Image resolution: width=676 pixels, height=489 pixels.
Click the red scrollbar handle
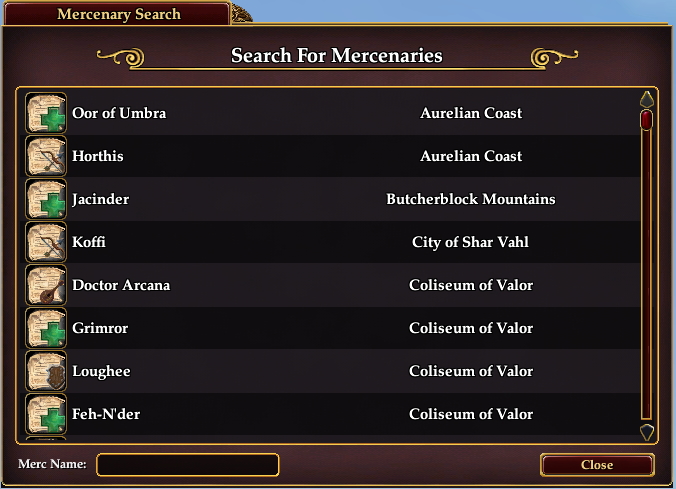click(646, 121)
